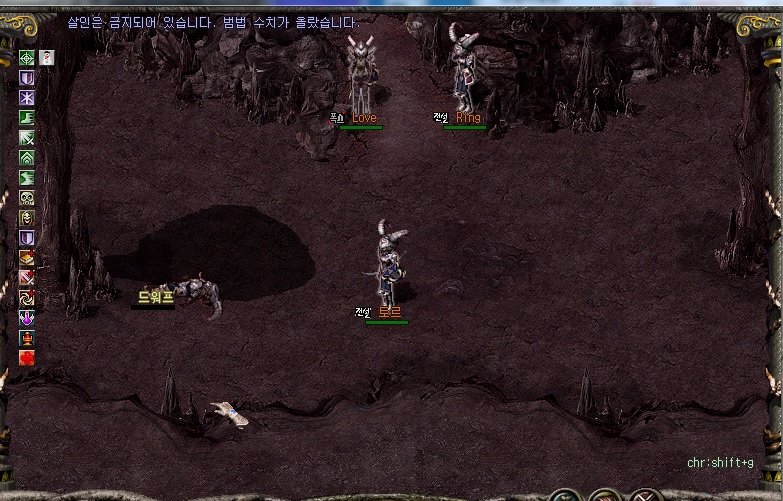Viewport: 783px width, 501px height.
Task: Activate the green double chevron icon
Action: pos(27,158)
